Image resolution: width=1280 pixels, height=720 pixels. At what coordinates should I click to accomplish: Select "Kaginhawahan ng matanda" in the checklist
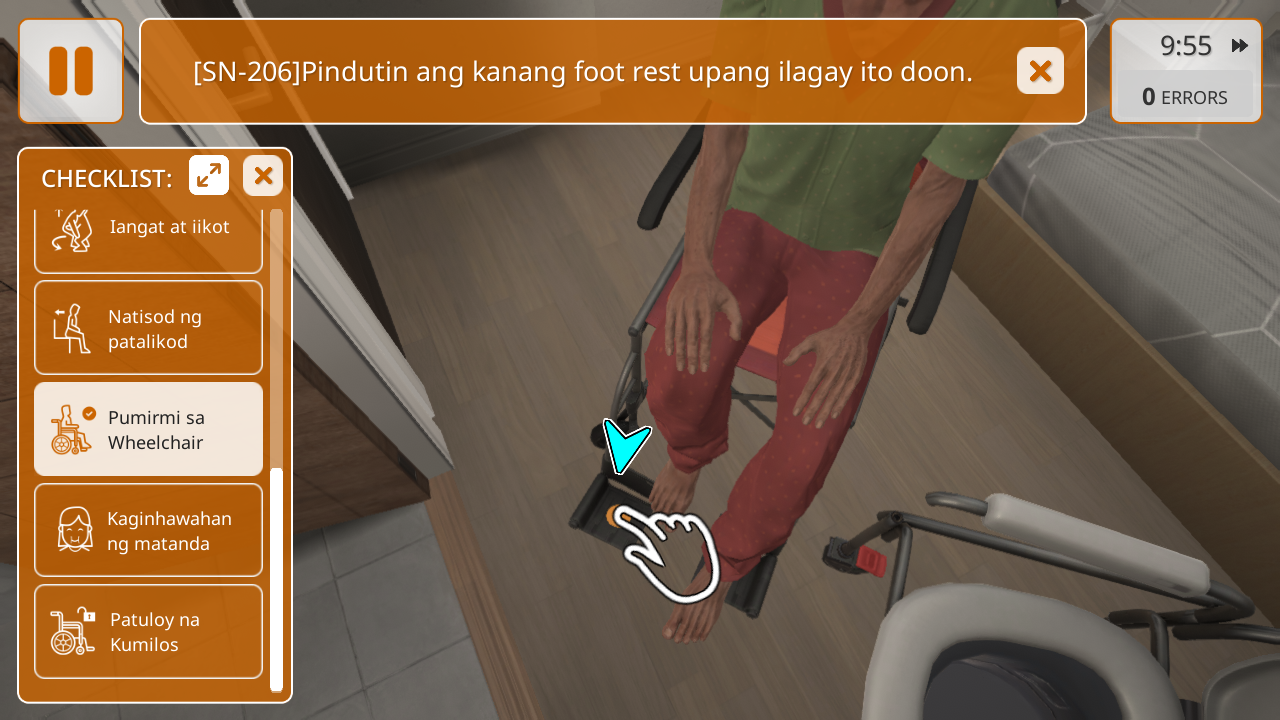pos(148,530)
